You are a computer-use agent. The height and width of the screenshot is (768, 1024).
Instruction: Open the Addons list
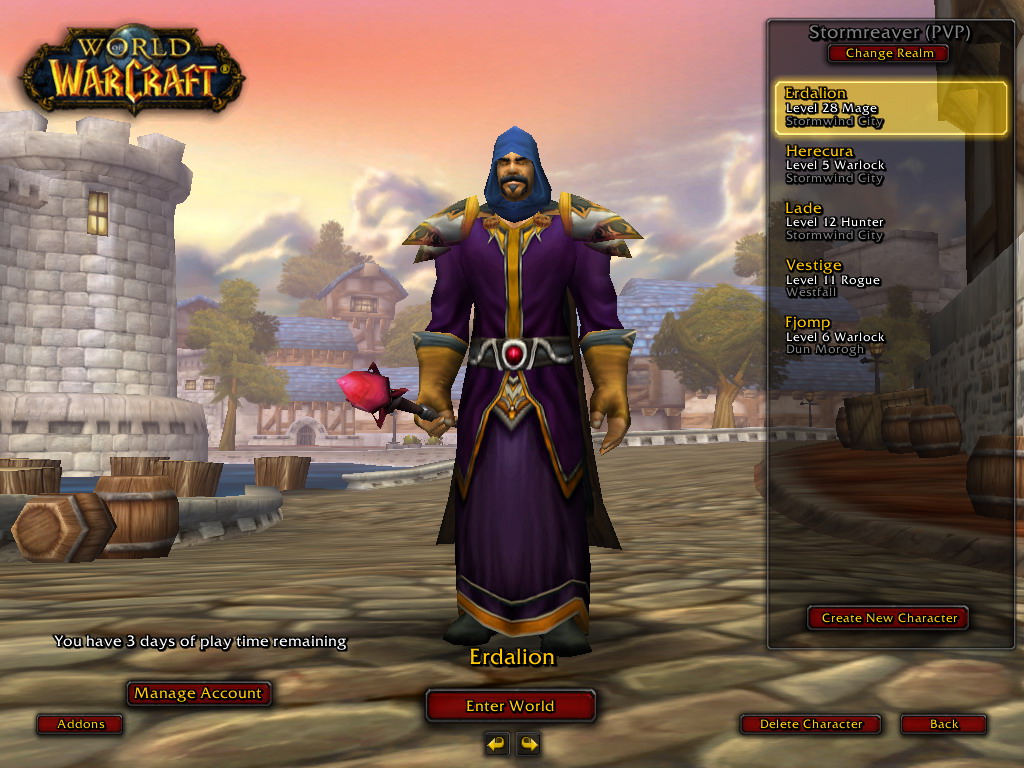tap(80, 724)
